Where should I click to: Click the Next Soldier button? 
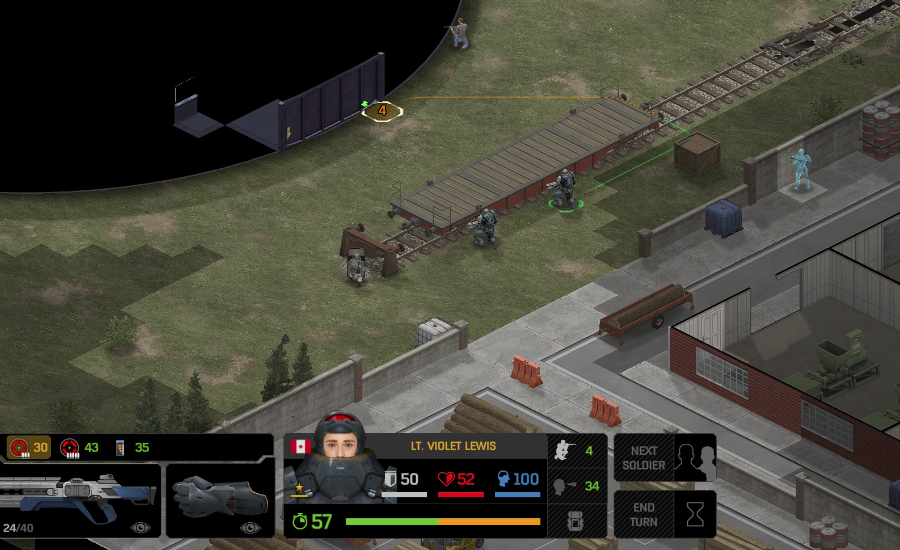click(x=665, y=458)
